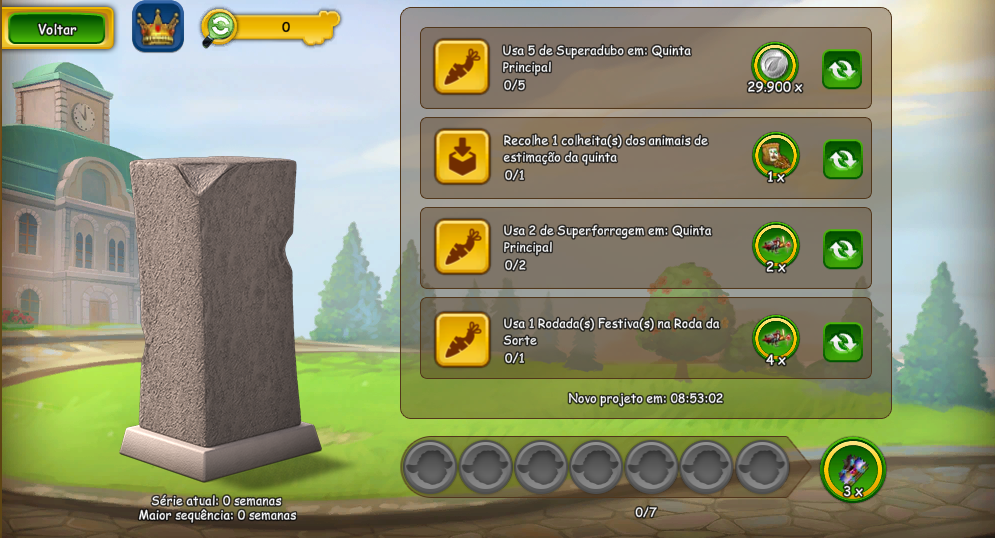The height and width of the screenshot is (538, 995).
Task: Inspect the 4x reward on the Roda da Sorte task
Action: coord(775,337)
